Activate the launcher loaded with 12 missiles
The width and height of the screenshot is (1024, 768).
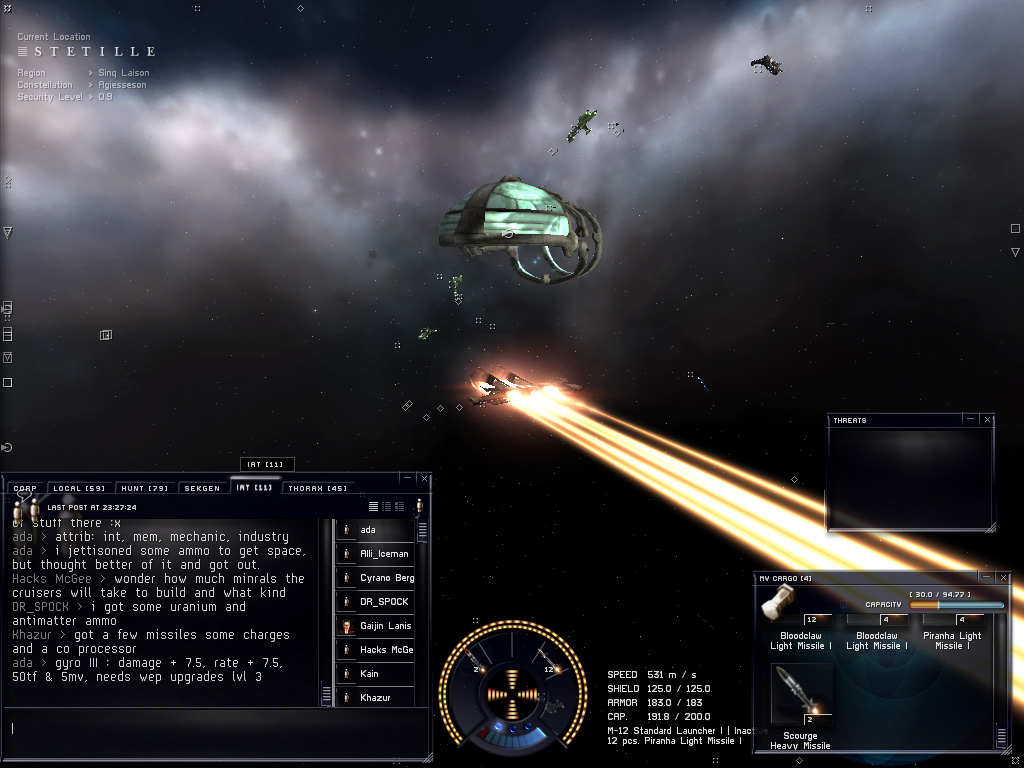(x=547, y=666)
